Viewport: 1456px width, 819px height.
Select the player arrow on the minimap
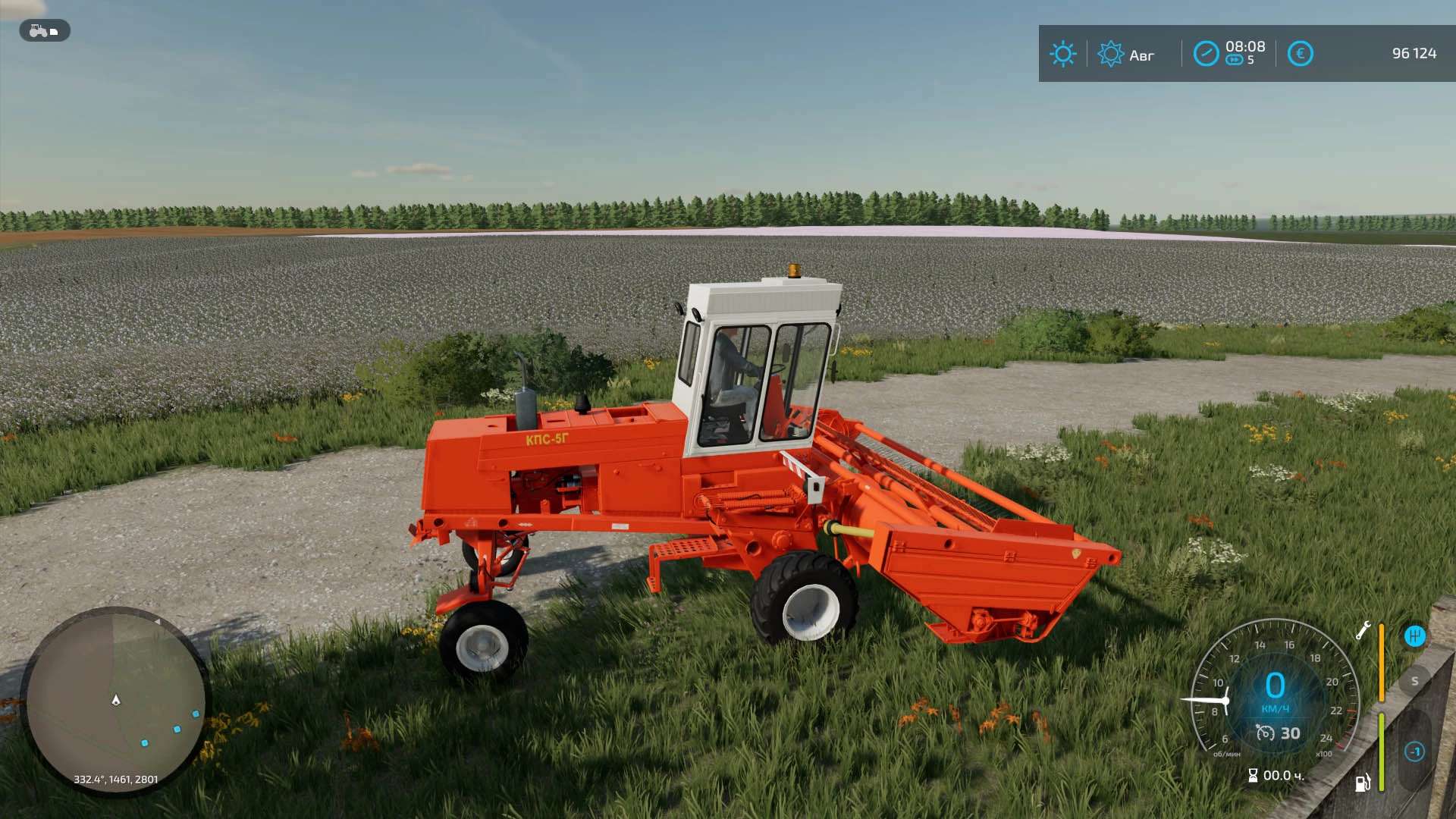116,700
